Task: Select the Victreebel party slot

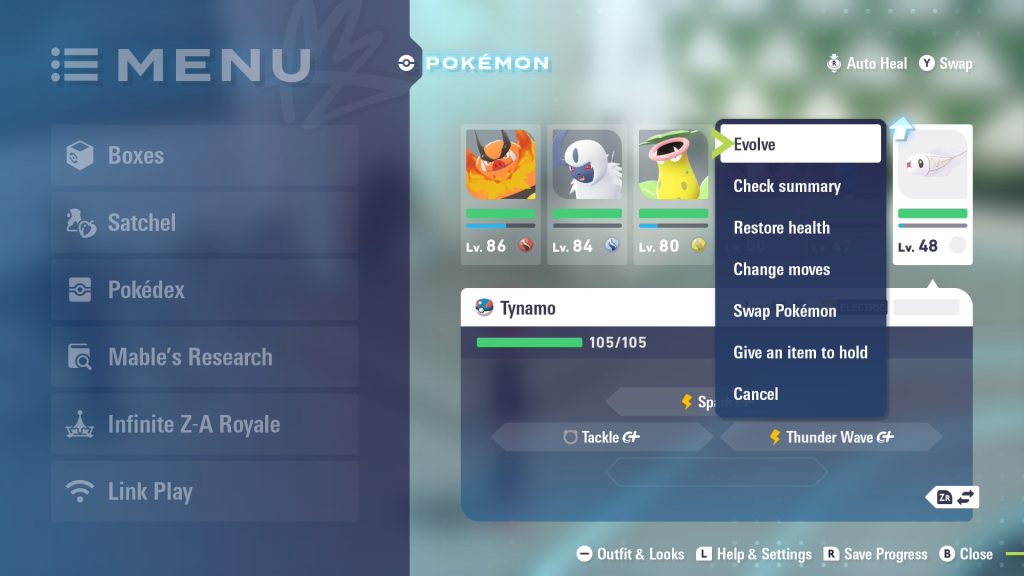Action: pyautogui.click(x=673, y=193)
